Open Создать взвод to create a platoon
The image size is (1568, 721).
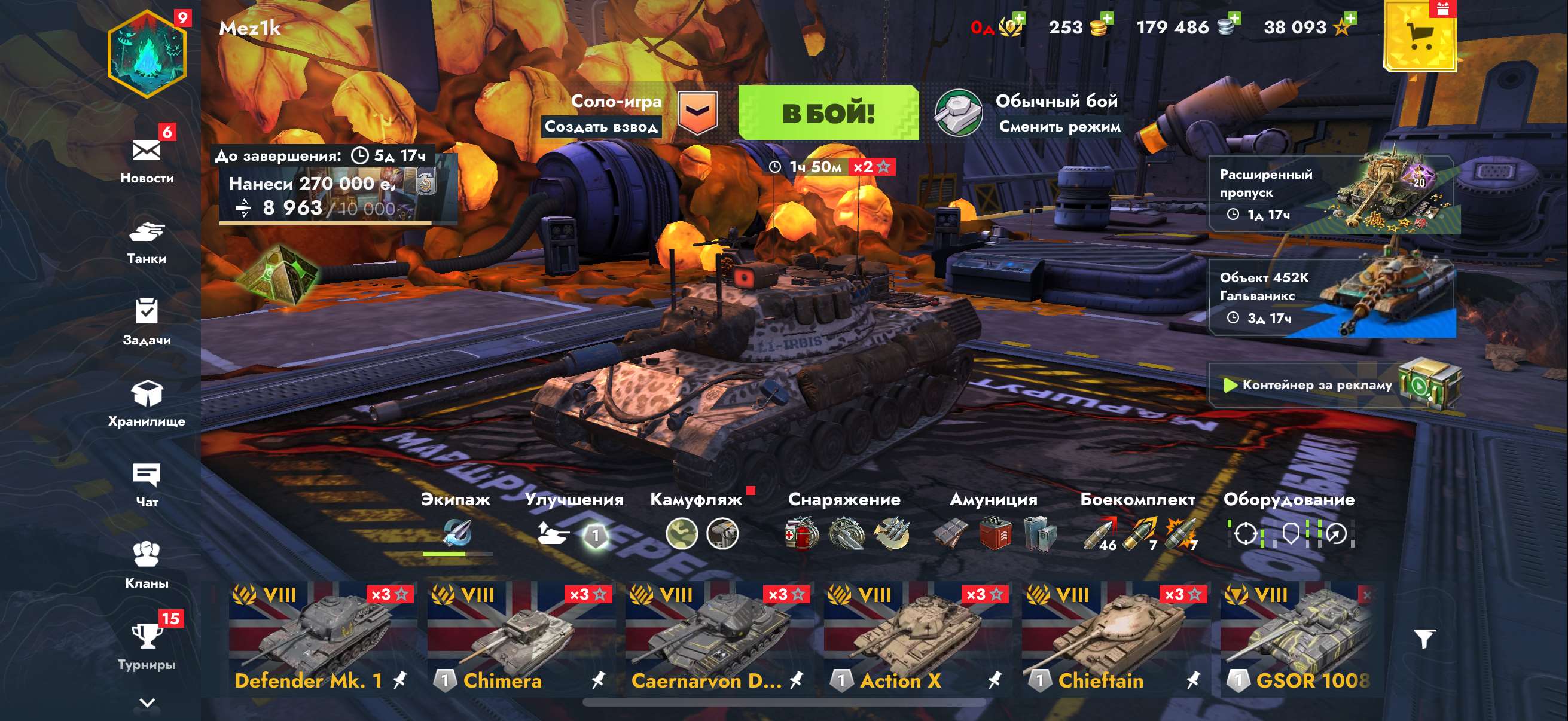pos(605,128)
